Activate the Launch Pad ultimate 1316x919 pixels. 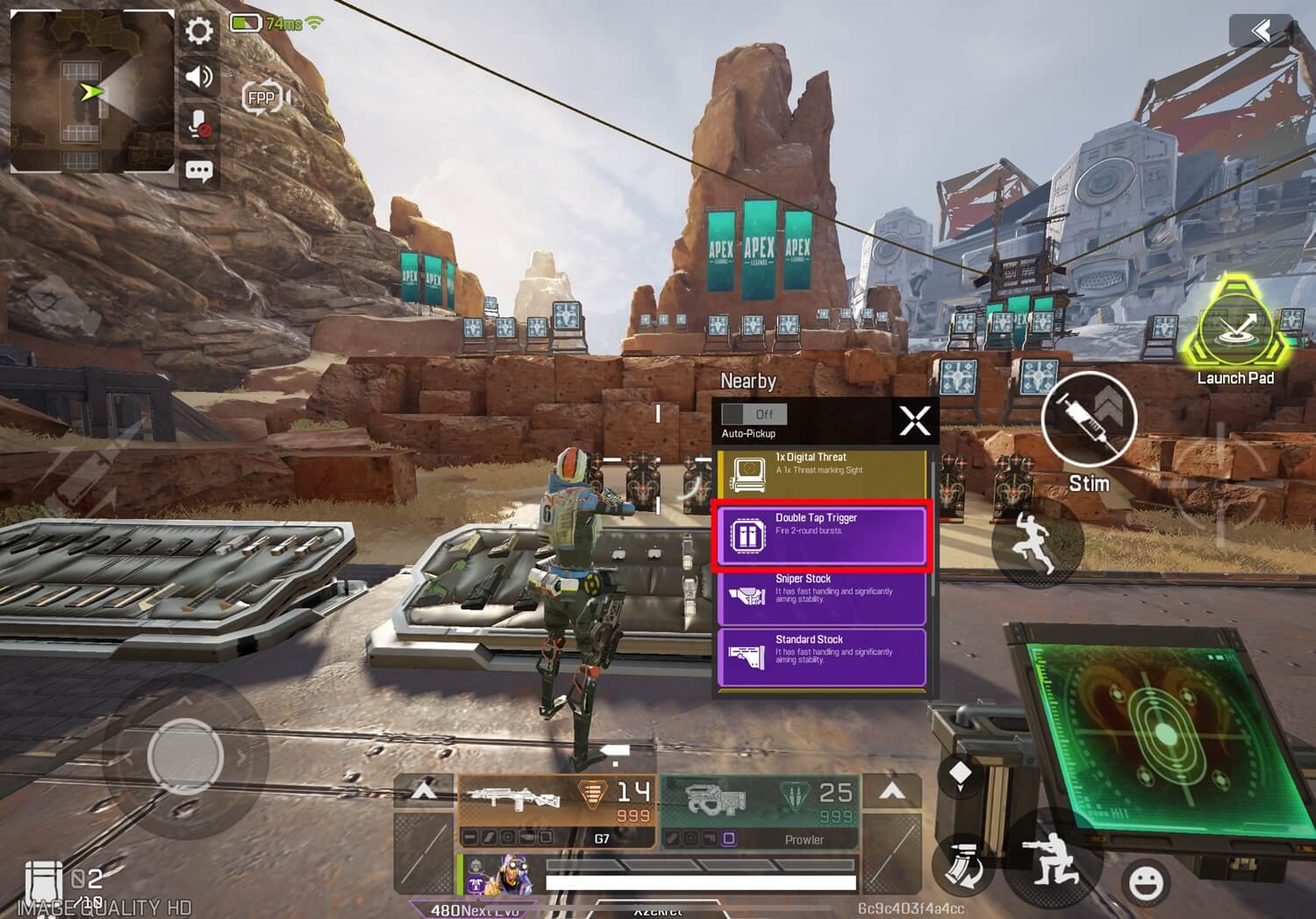pos(1236,329)
